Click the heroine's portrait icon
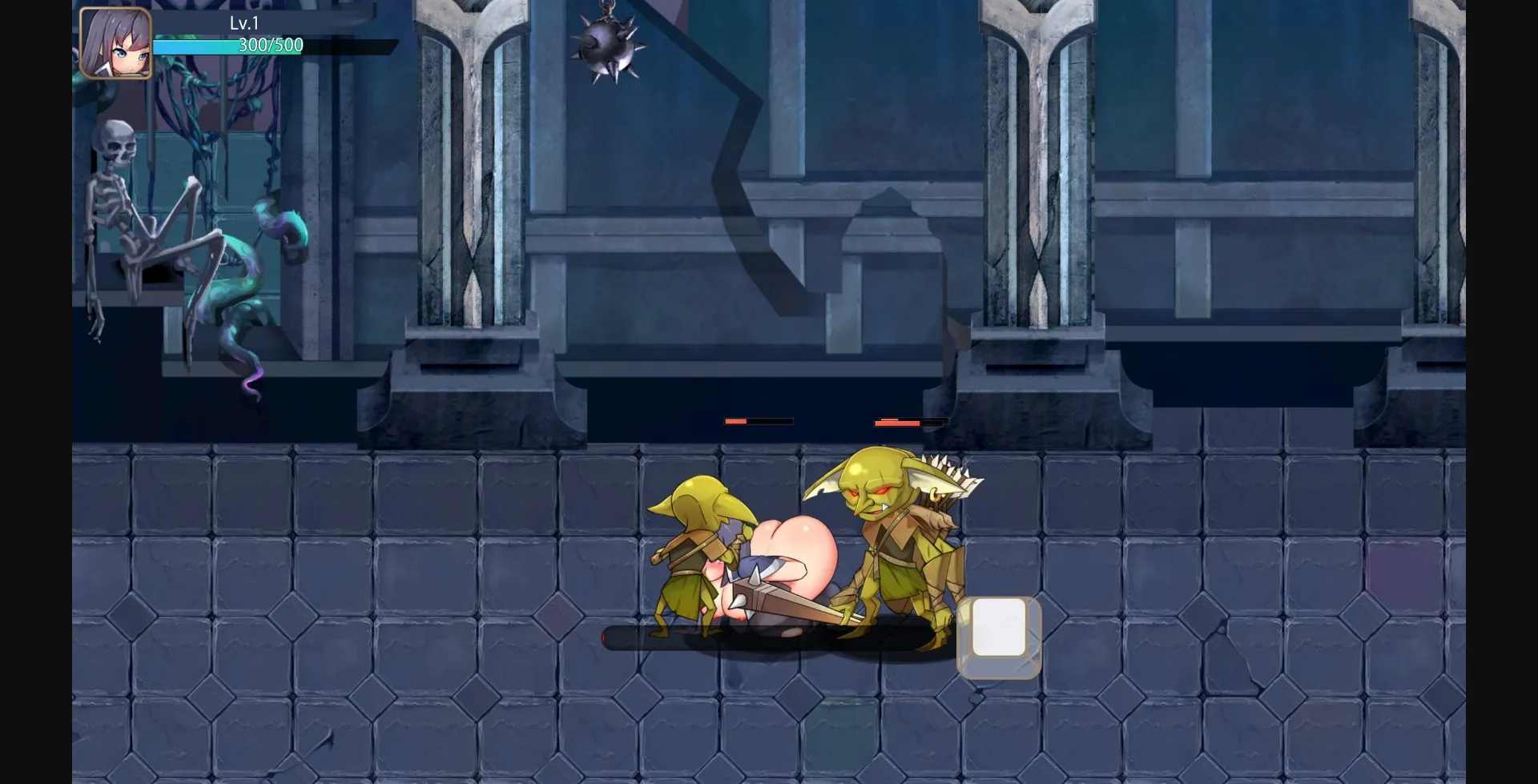The height and width of the screenshot is (784, 1538). (115, 42)
